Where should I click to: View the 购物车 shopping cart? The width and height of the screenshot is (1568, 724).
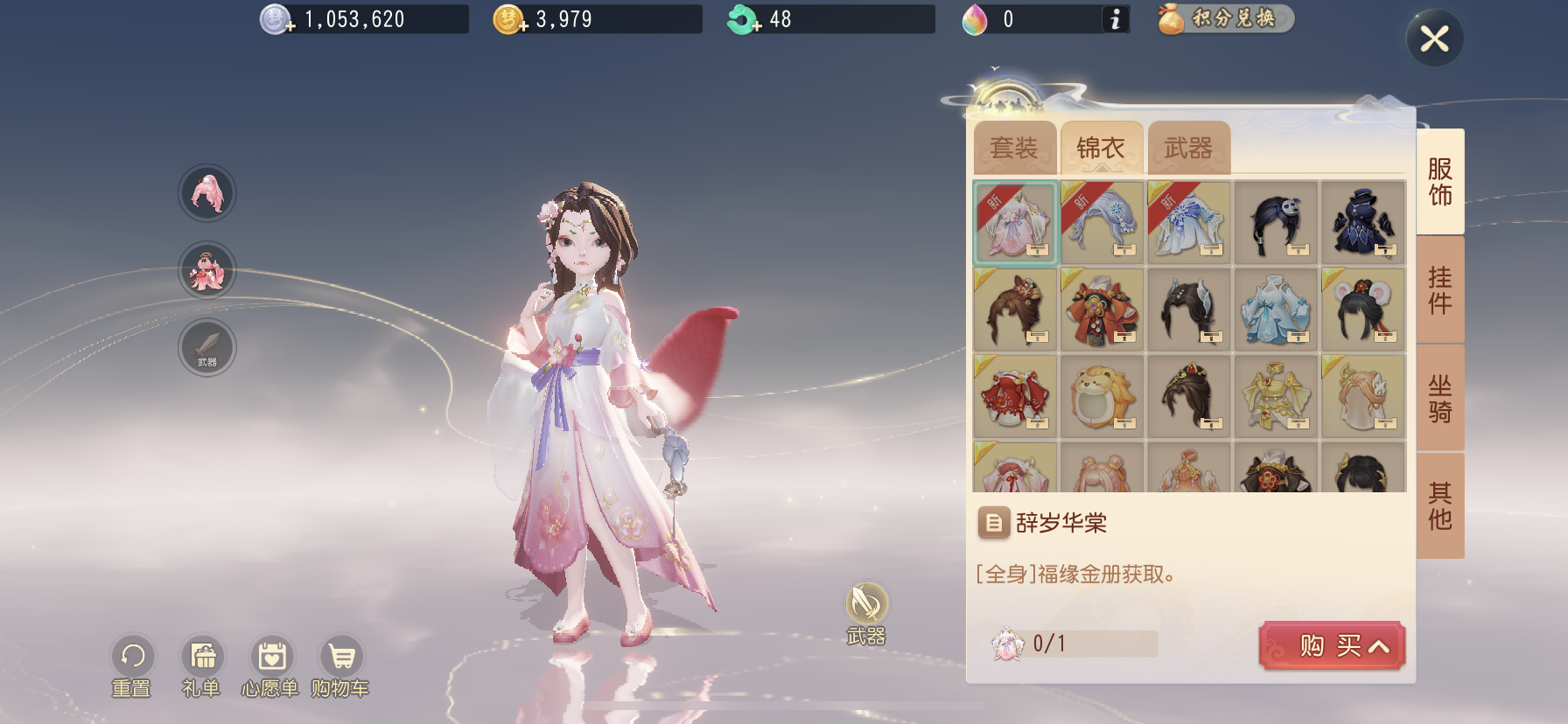click(x=340, y=666)
